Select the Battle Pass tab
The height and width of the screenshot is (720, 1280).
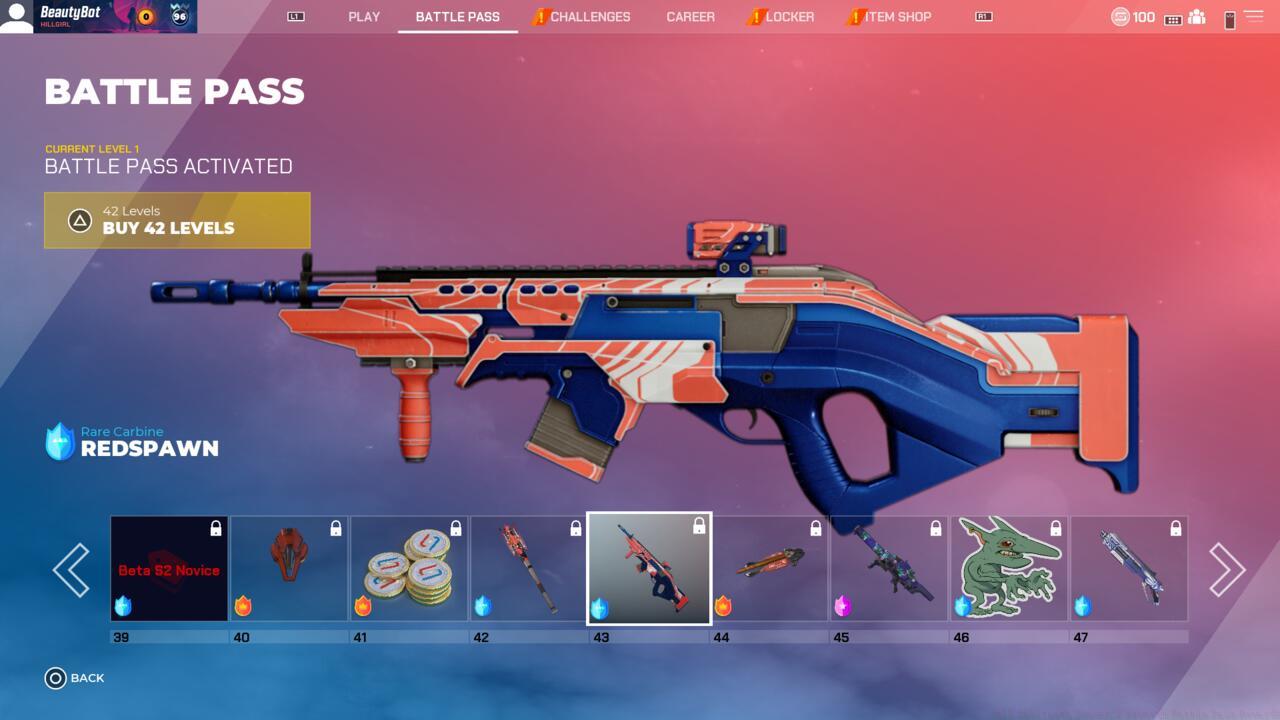pos(457,17)
